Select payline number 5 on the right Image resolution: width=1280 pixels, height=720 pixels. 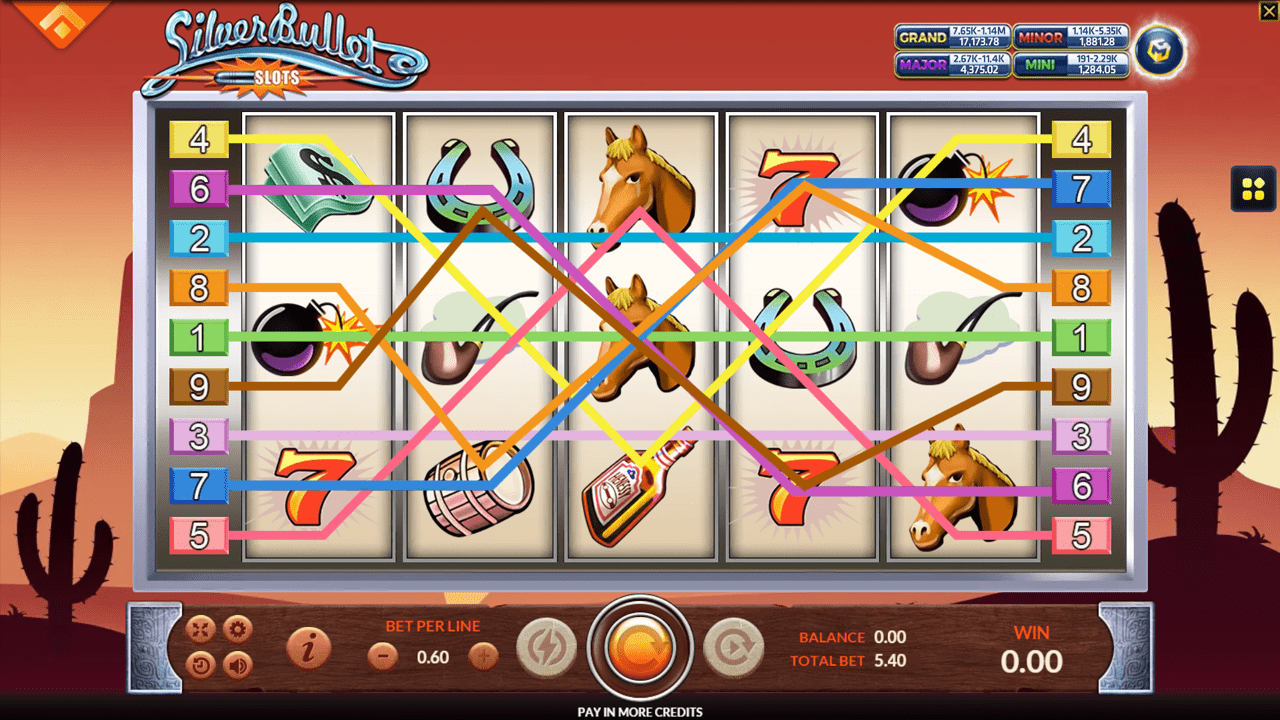[x=1082, y=537]
